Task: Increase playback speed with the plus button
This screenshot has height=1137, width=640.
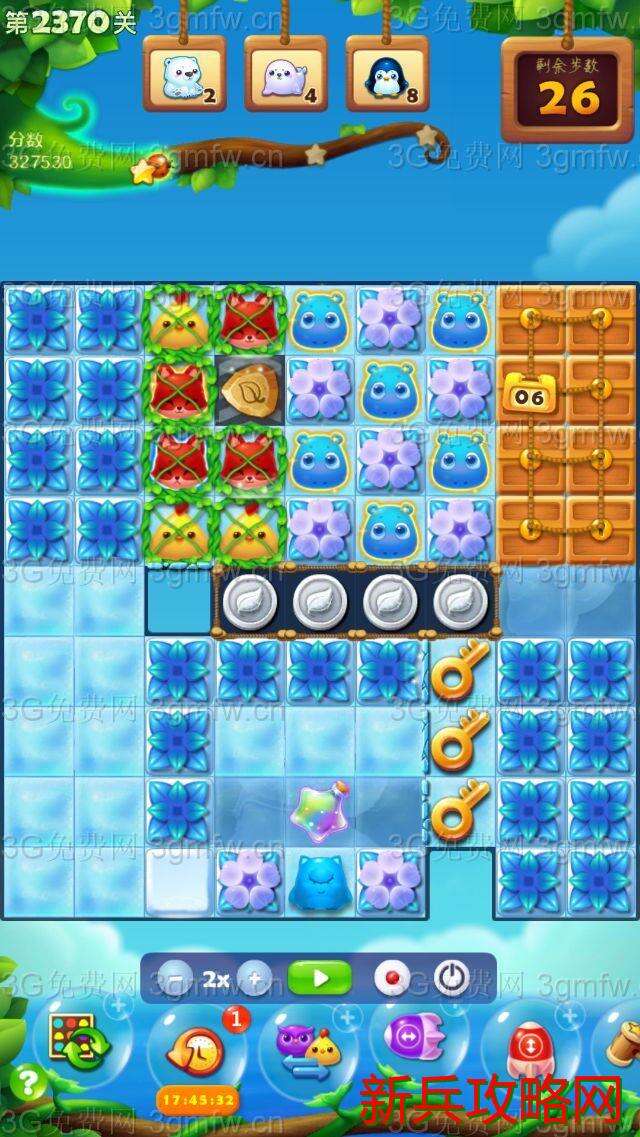Action: coord(255,979)
